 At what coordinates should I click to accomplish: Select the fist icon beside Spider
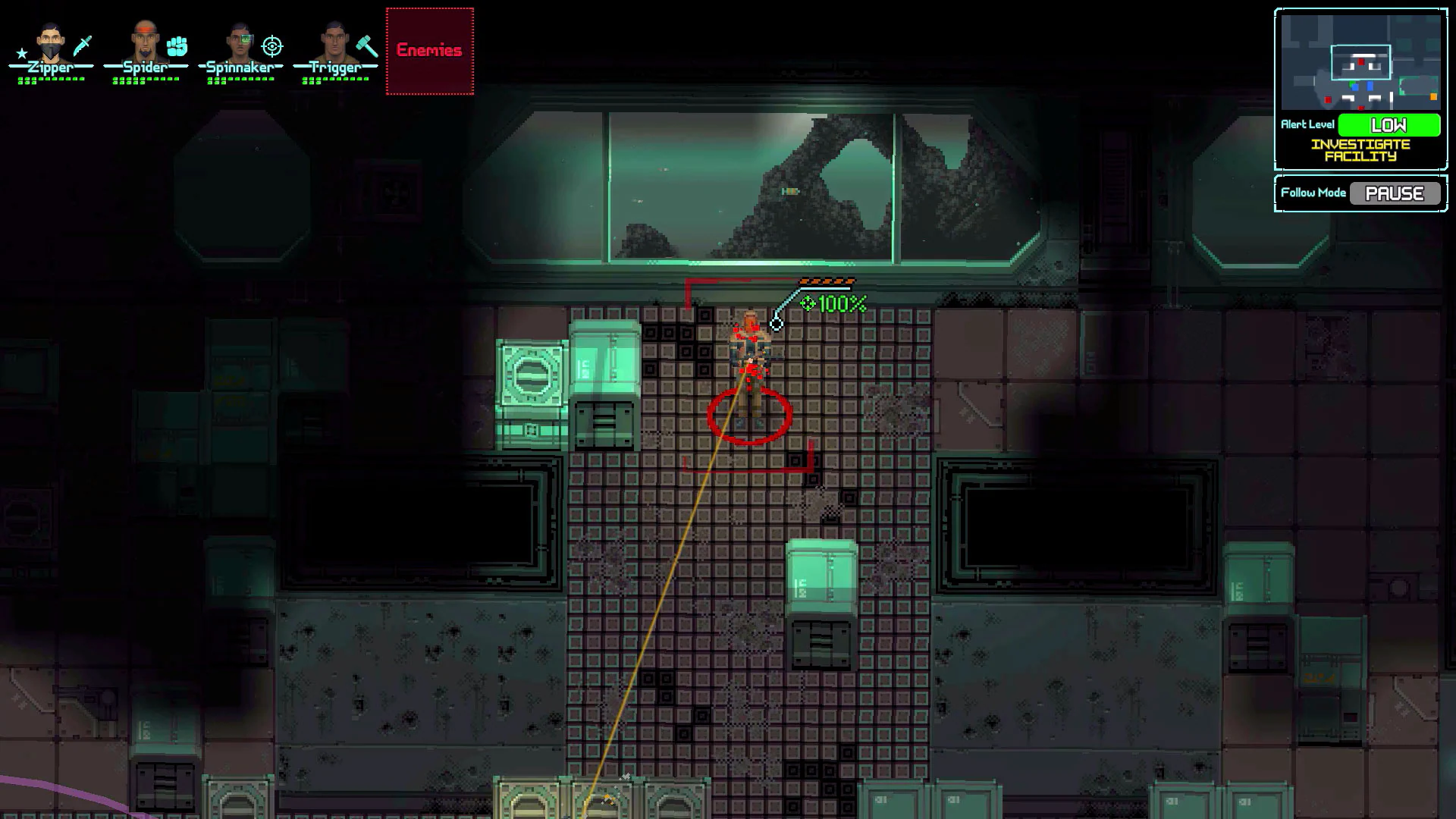point(176,47)
